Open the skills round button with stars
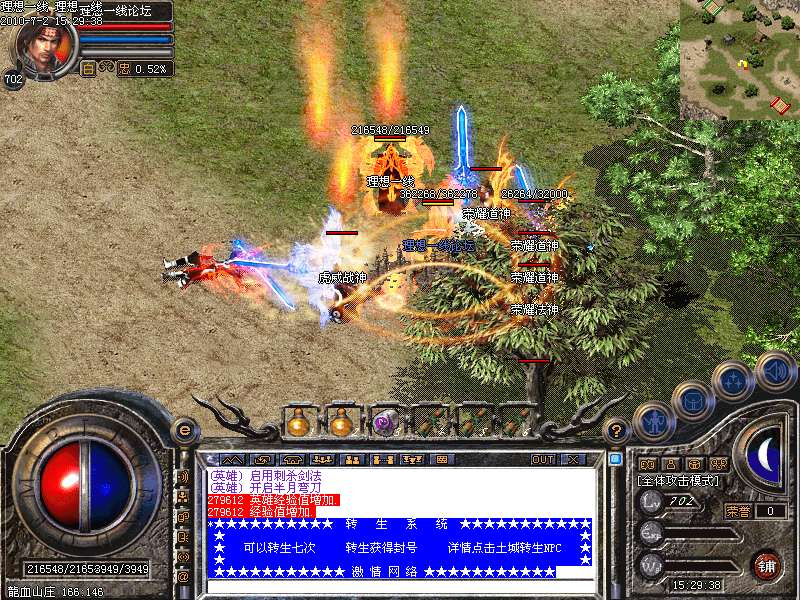Image resolution: width=800 pixels, height=600 pixels. coord(734,381)
